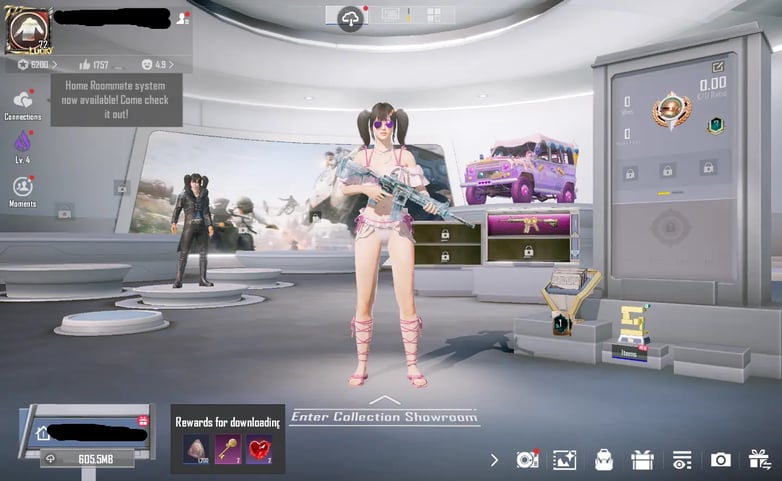Toggle the eye visibility list icon
The height and width of the screenshot is (481, 782).
(x=682, y=460)
